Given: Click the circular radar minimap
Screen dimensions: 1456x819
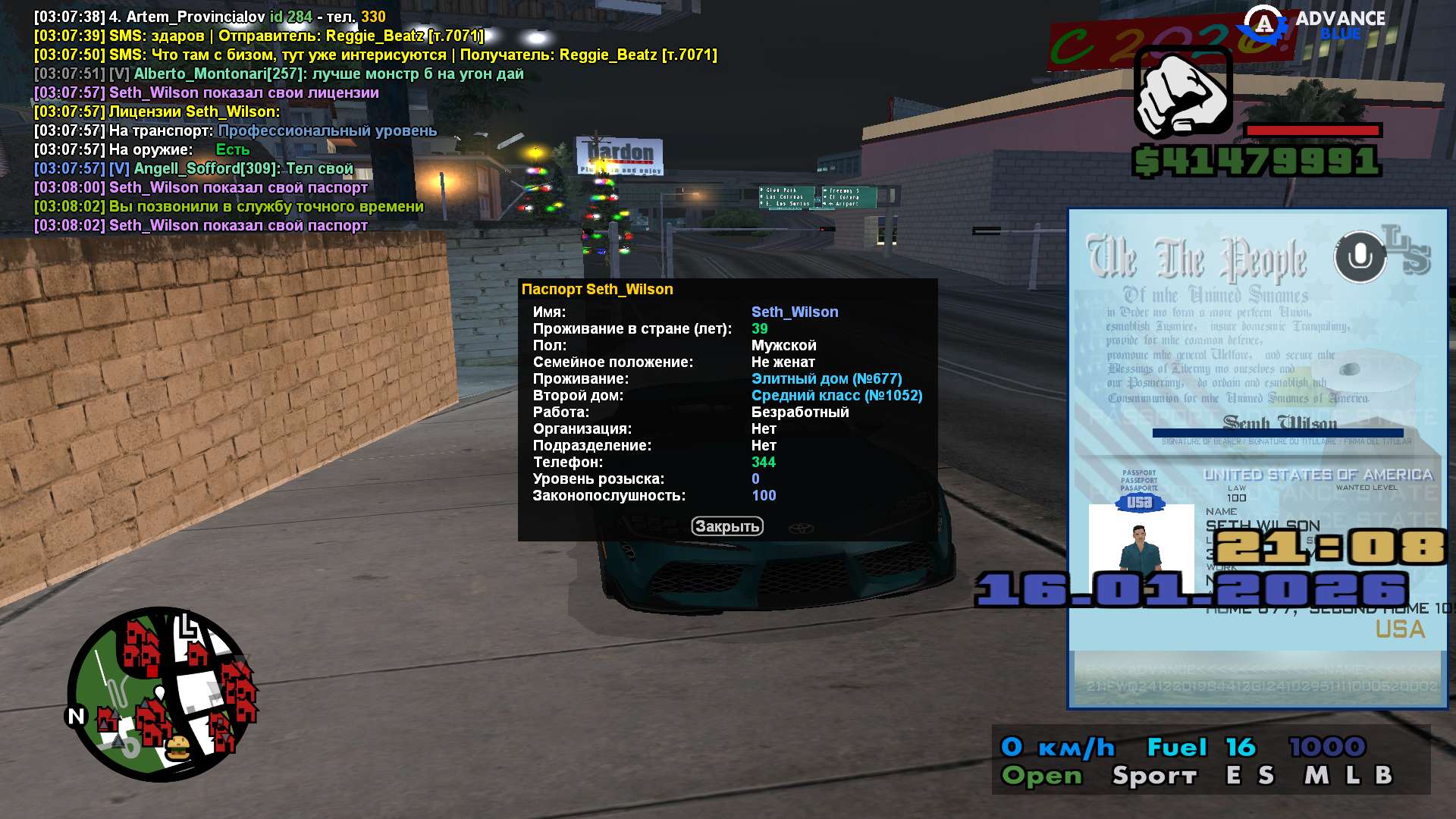Looking at the screenshot, I should [162, 694].
